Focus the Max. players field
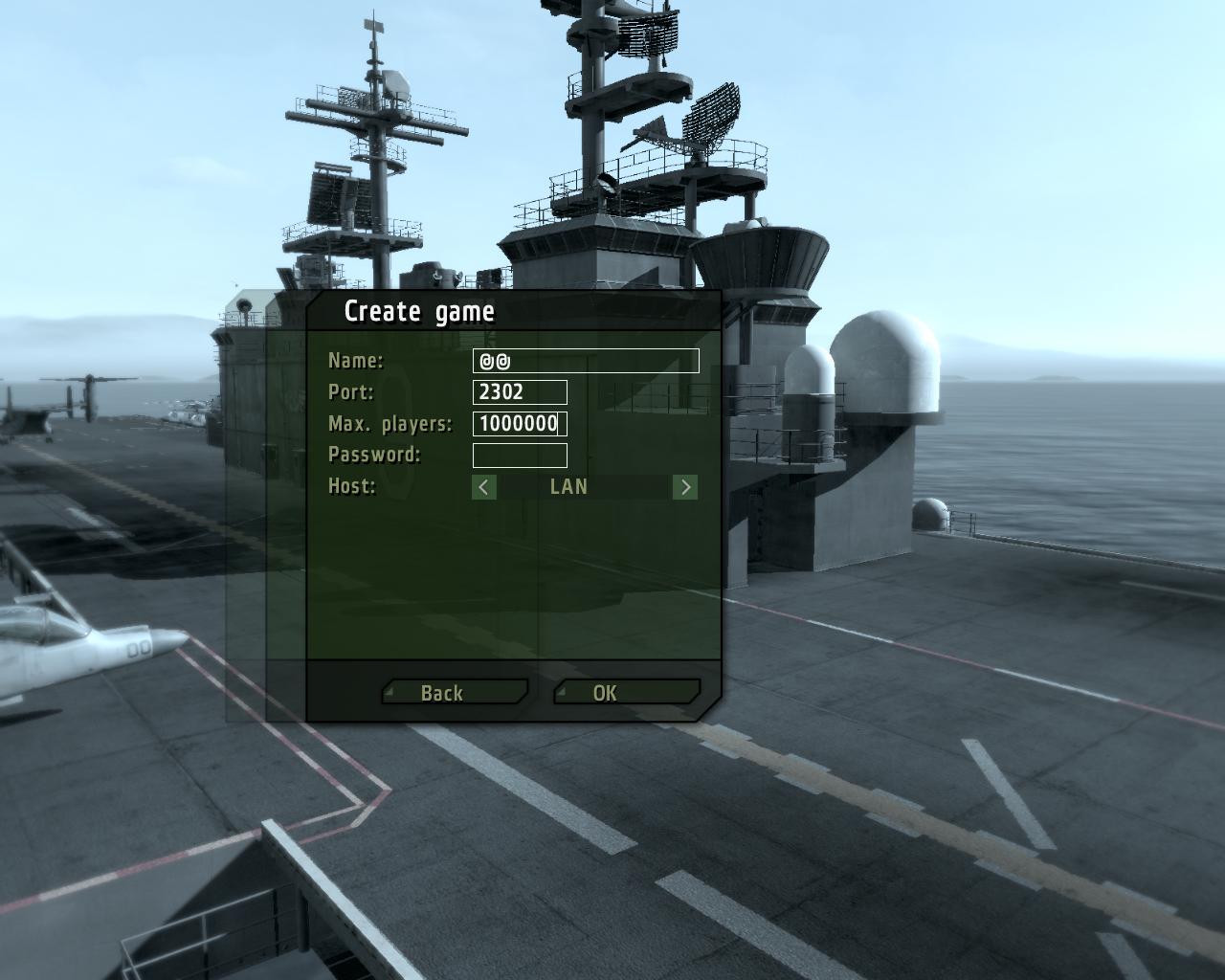Viewport: 1225px width, 980px height. pos(520,424)
